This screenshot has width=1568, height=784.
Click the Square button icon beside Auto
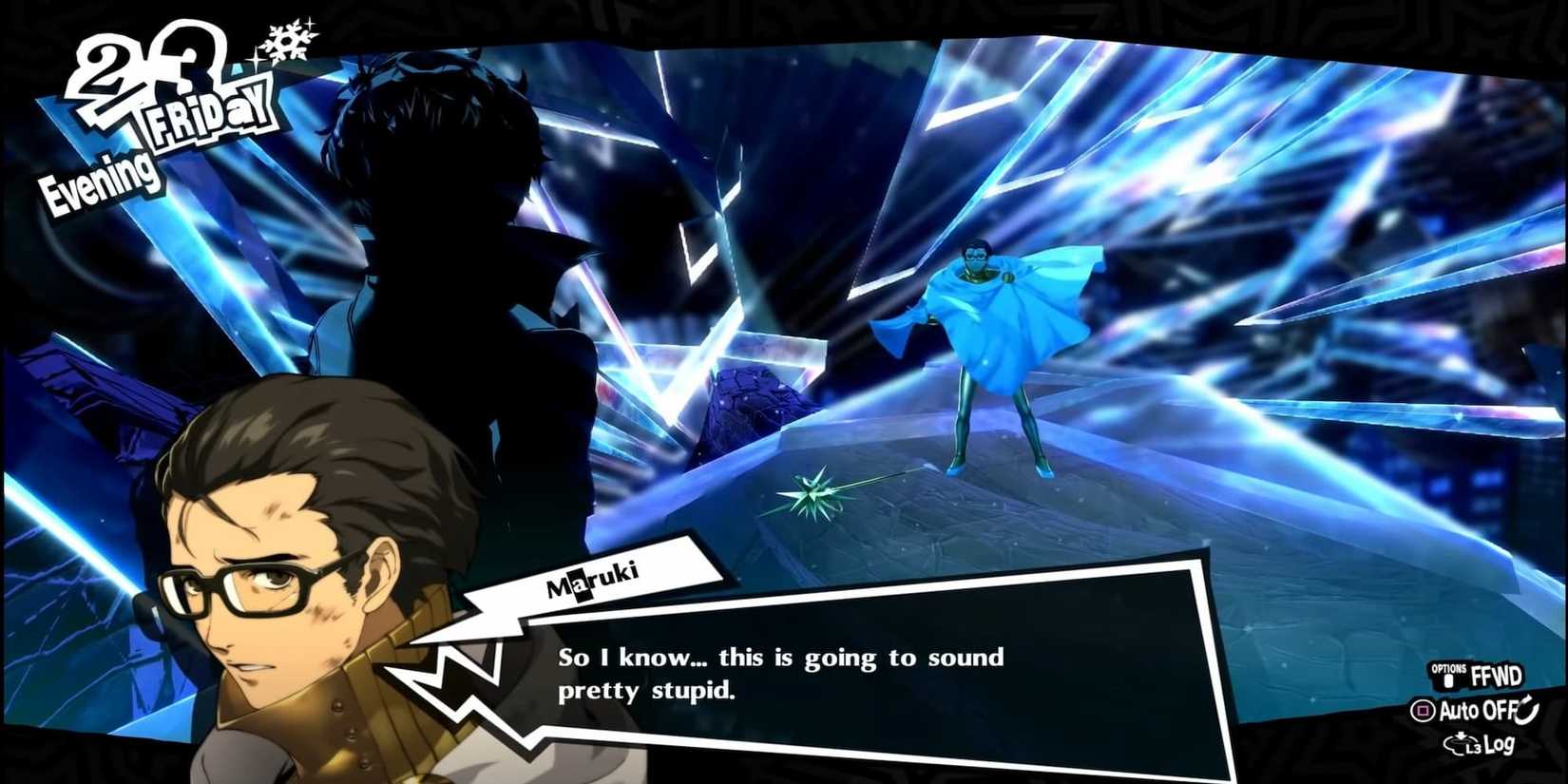1423,710
